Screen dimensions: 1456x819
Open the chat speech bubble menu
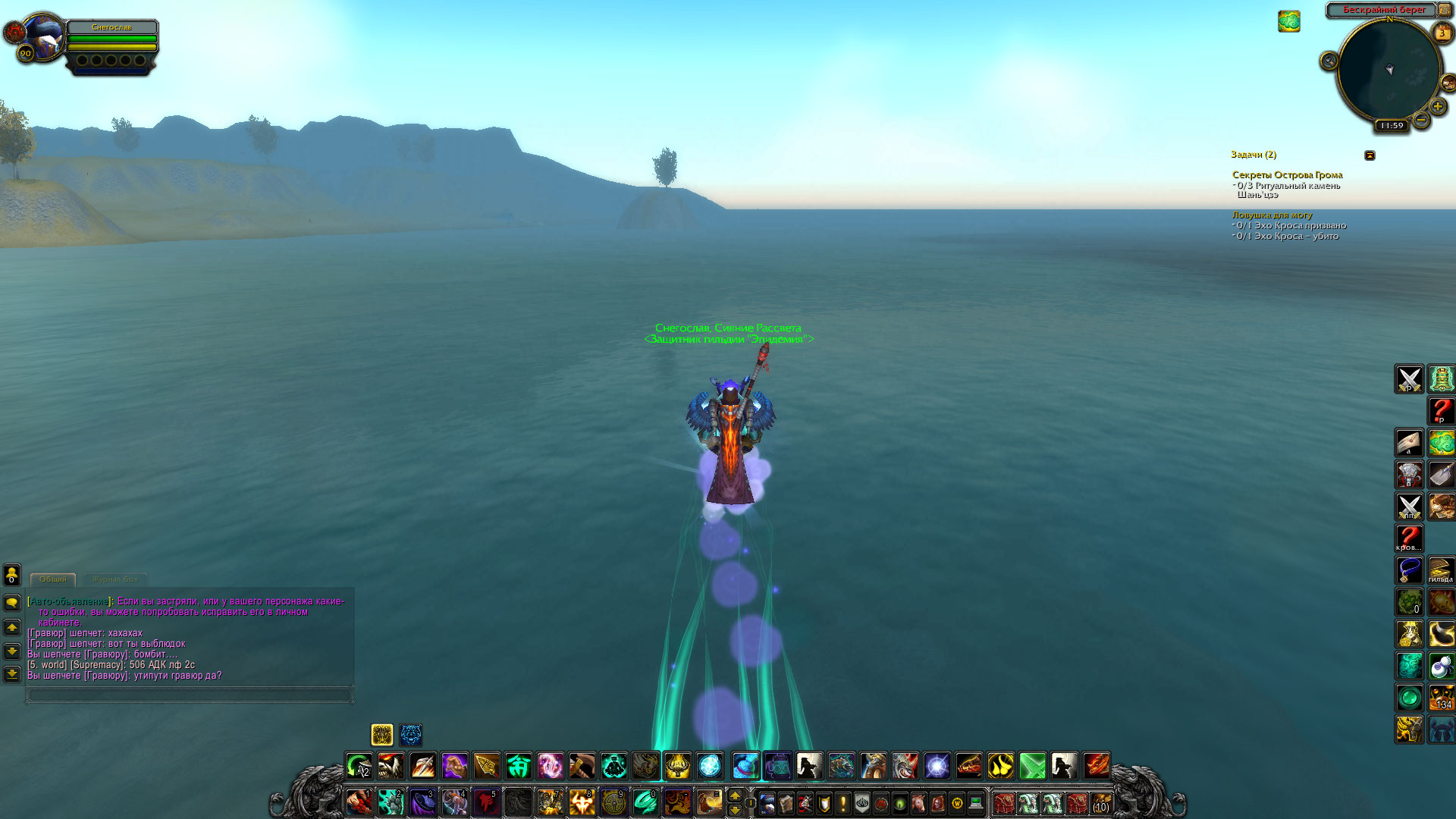[12, 603]
